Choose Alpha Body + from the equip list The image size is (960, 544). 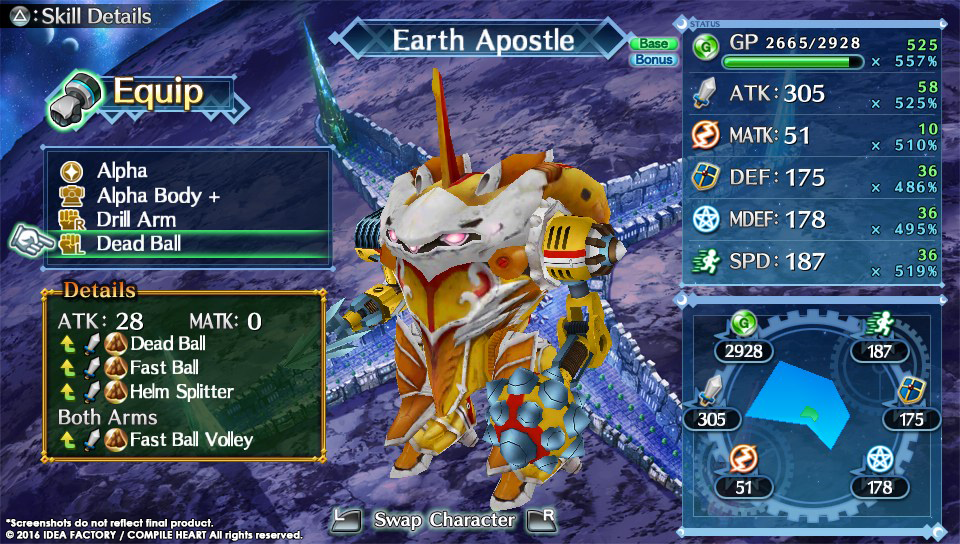(x=158, y=195)
